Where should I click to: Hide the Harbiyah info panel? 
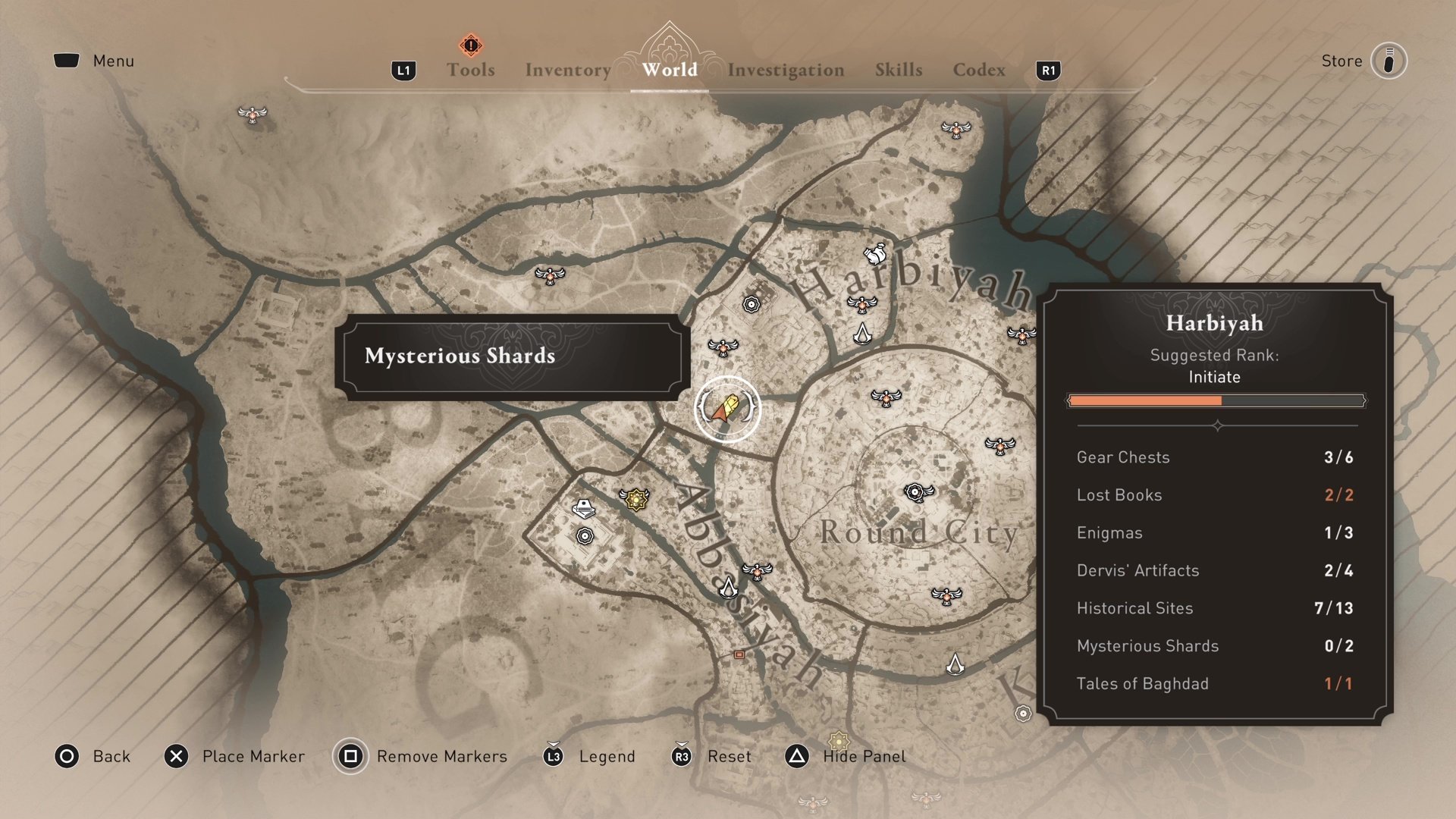coord(864,757)
